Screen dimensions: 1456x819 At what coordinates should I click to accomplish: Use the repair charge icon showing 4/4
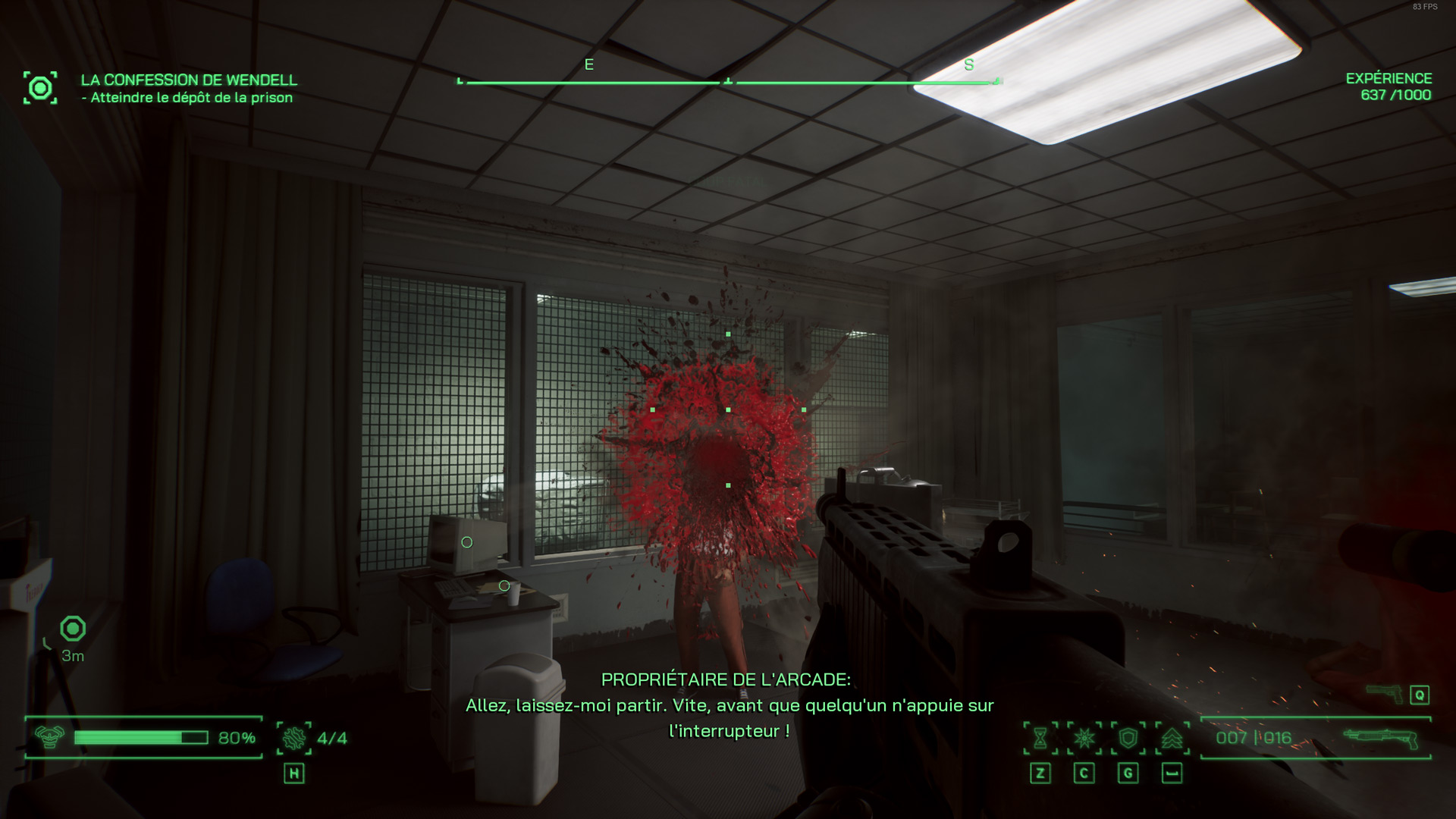pyautogui.click(x=294, y=738)
